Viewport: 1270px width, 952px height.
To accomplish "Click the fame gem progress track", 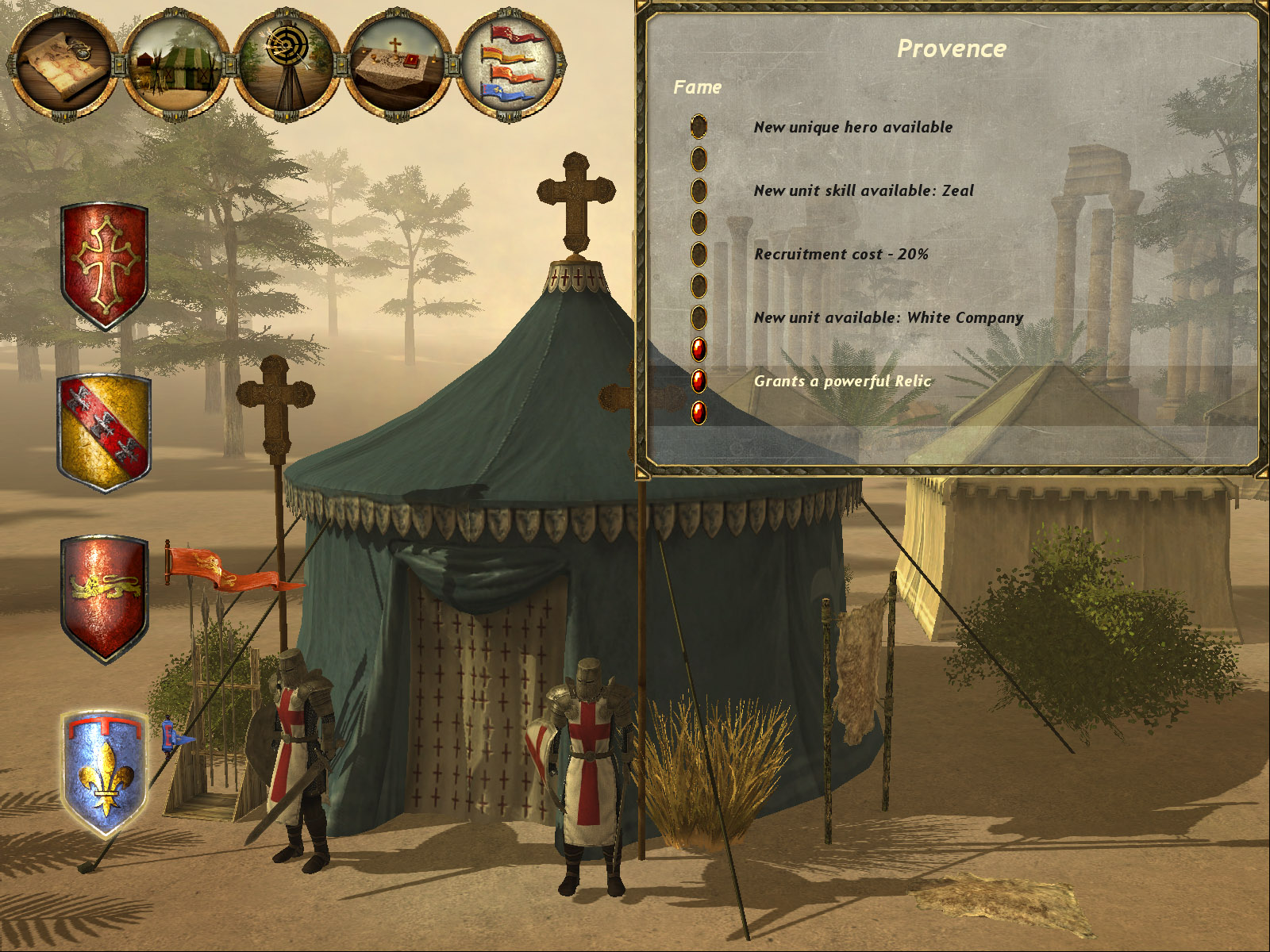I will click(699, 270).
